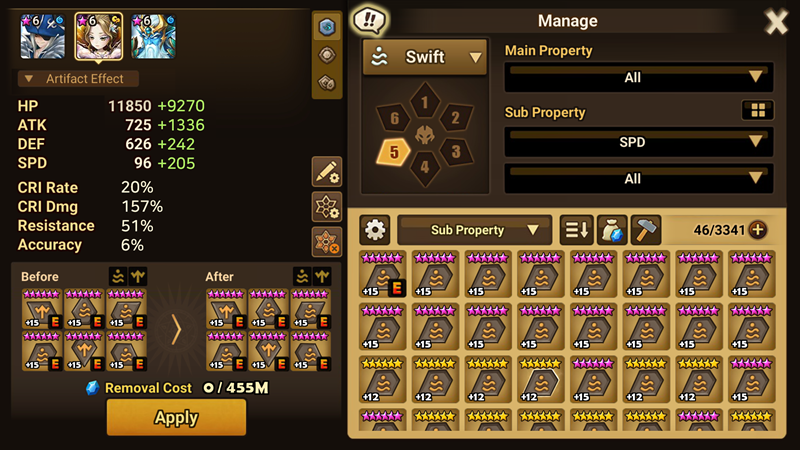This screenshot has height=450, width=800.
Task: Expand rune inventory with plus button
Action: 758,230
